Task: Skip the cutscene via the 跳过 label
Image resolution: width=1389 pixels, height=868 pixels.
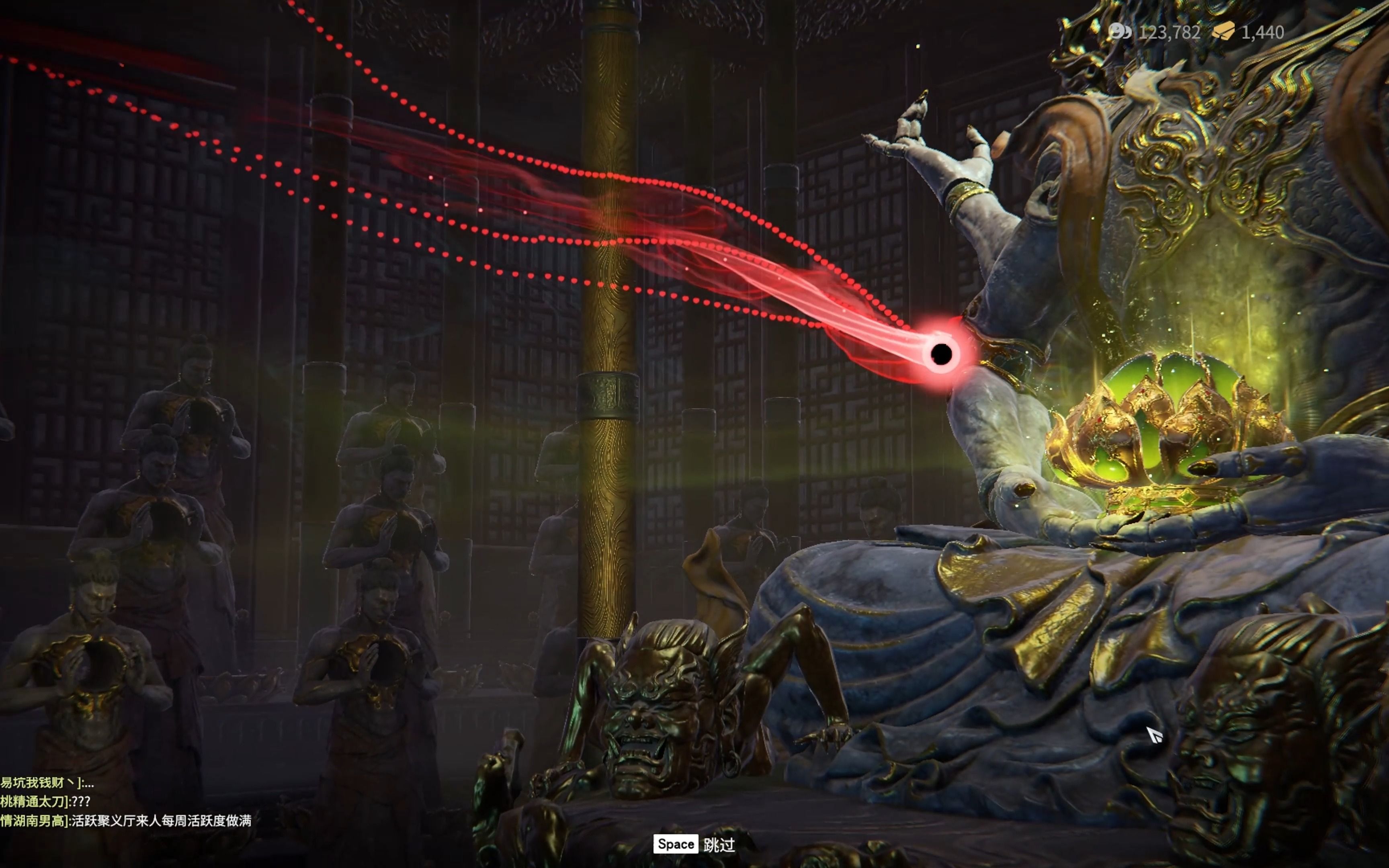Action: tap(719, 844)
